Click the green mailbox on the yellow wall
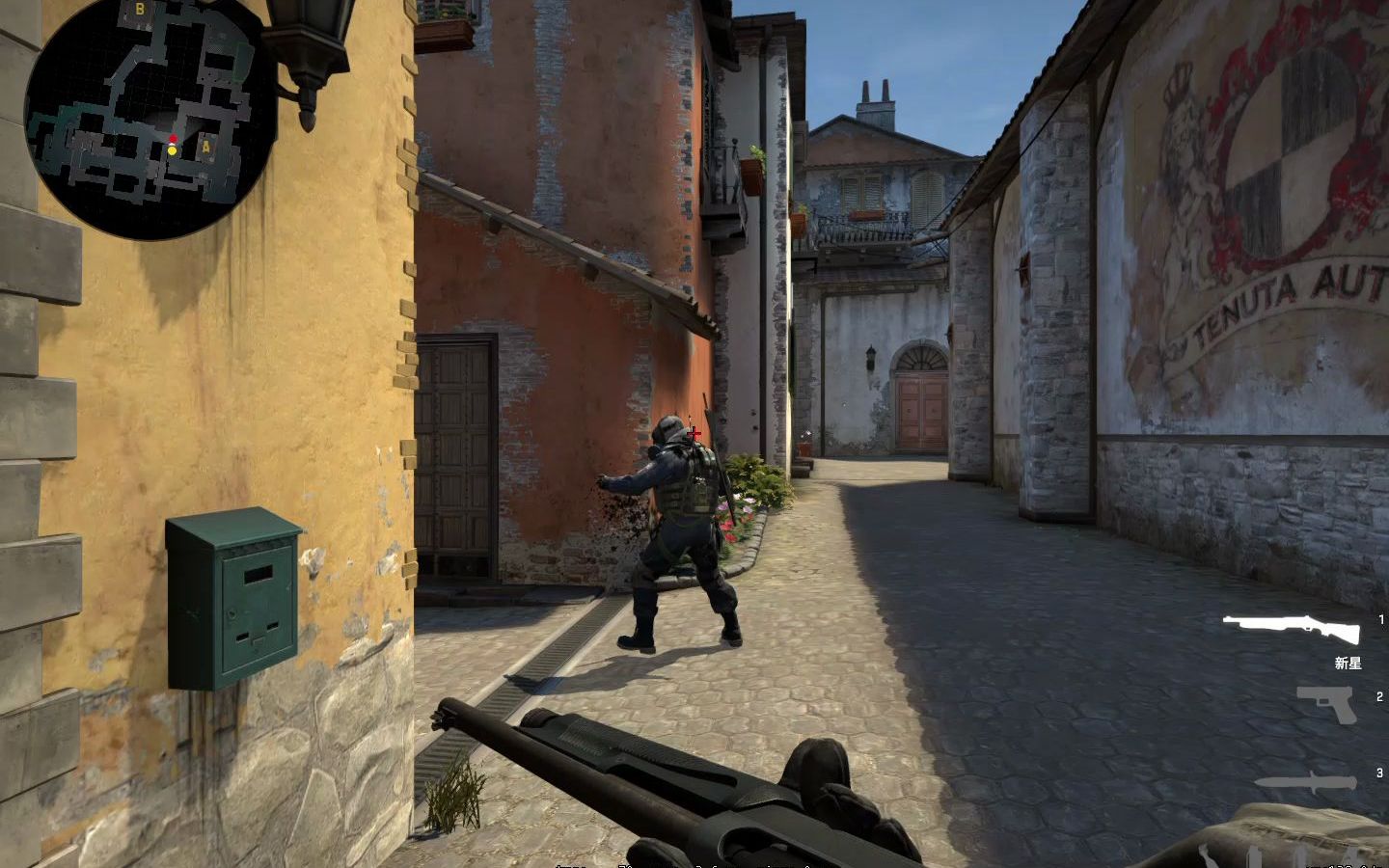 click(234, 598)
